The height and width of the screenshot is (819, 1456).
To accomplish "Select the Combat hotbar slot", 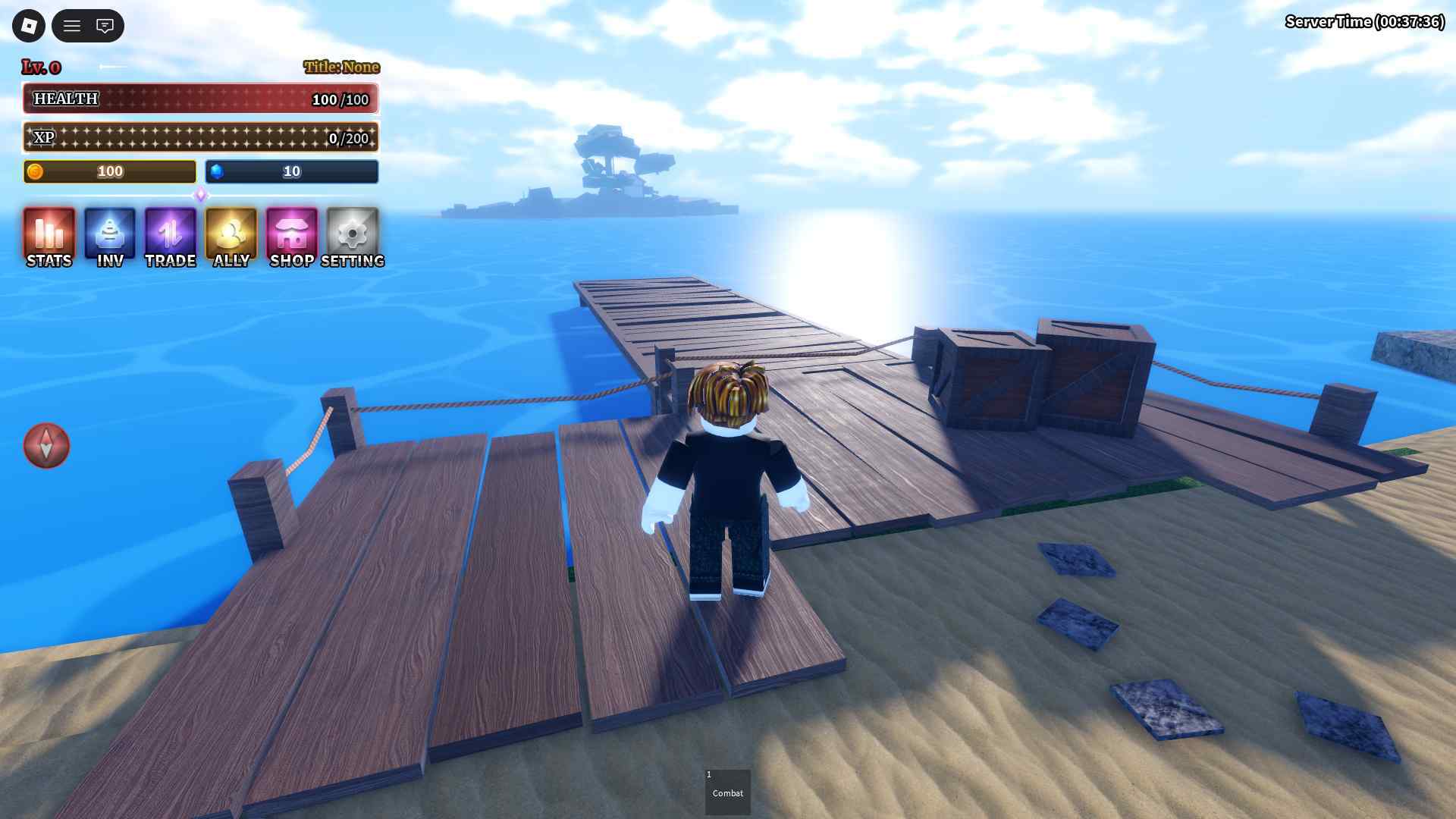I will click(727, 792).
